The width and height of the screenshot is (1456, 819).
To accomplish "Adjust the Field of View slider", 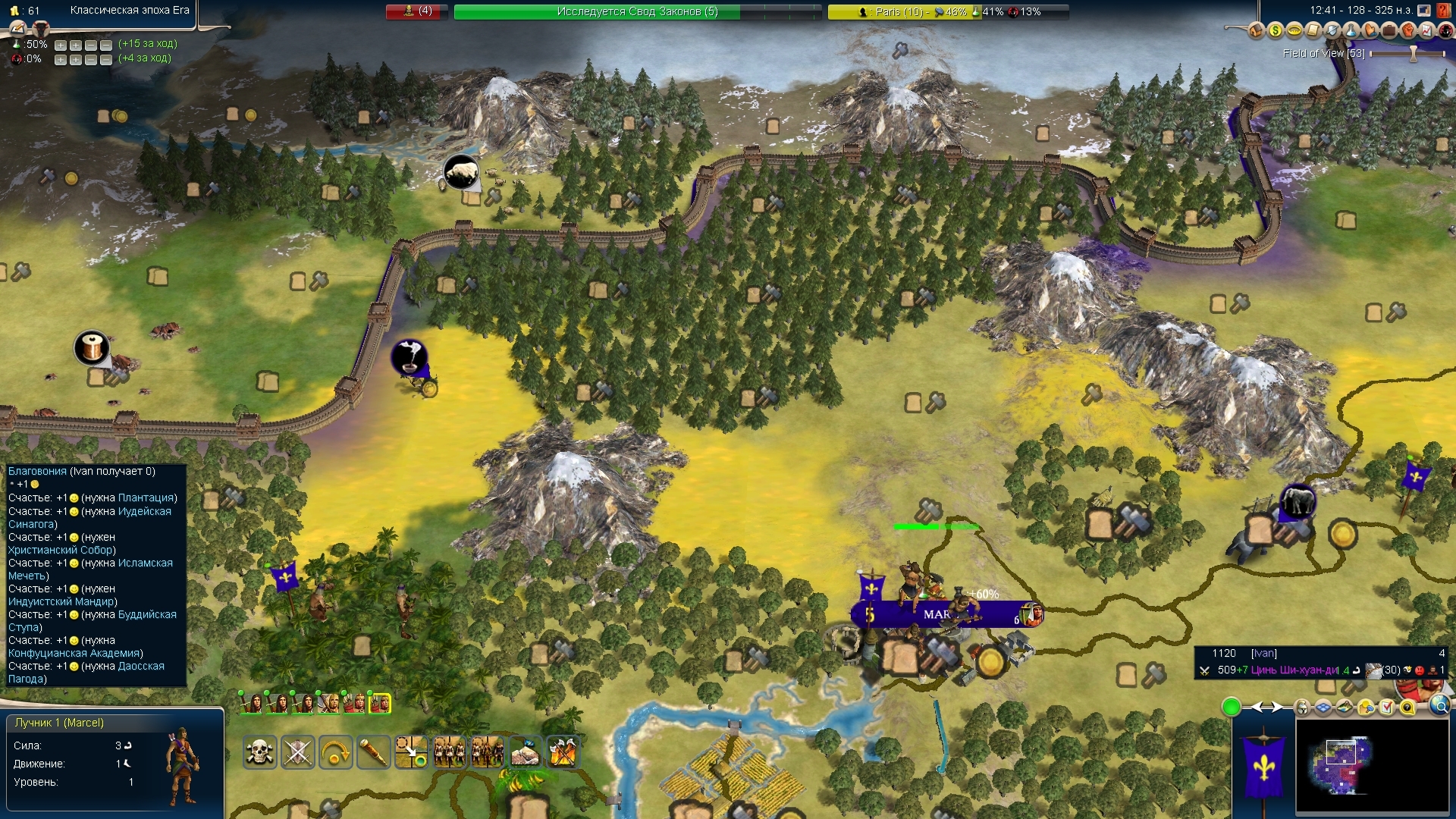I will (1413, 54).
